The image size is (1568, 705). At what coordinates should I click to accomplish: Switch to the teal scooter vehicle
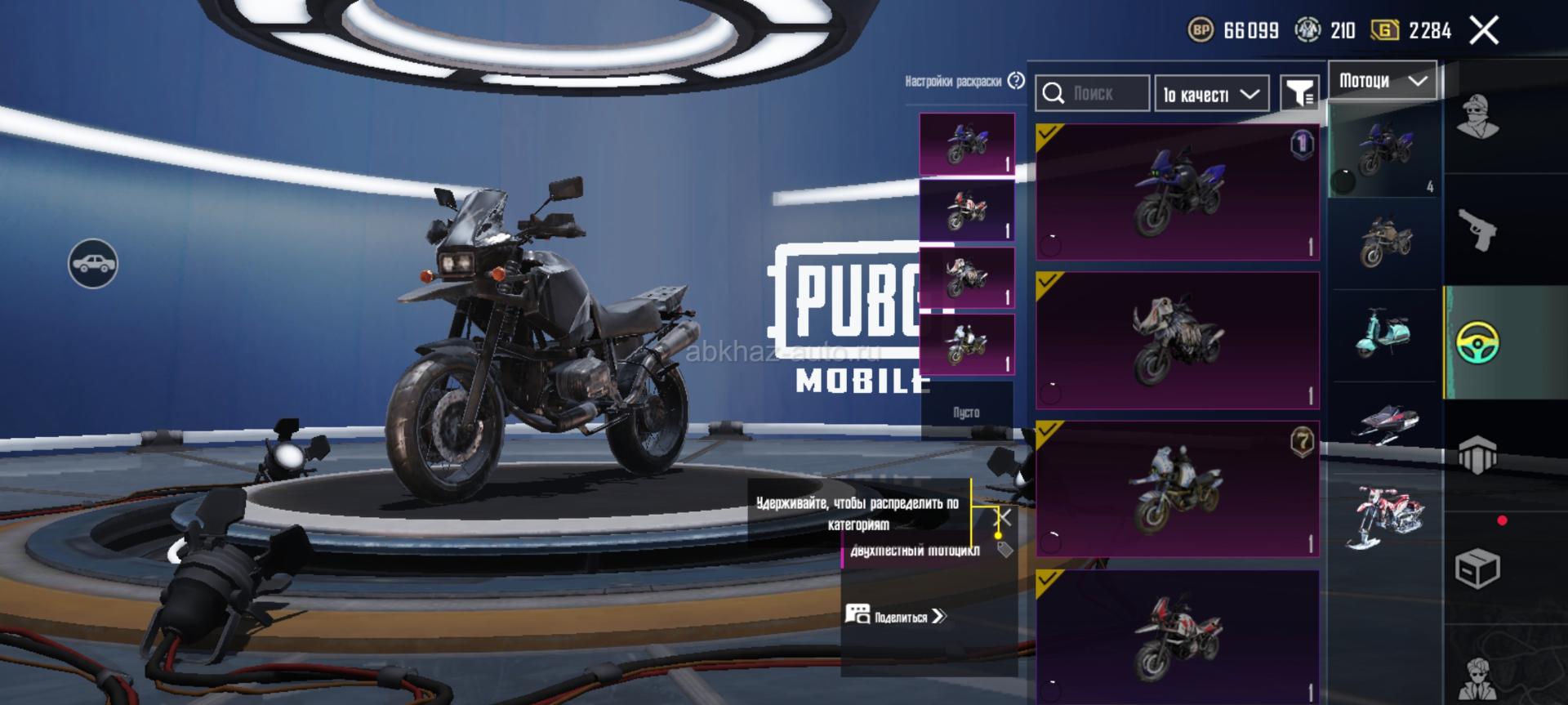1385,334
